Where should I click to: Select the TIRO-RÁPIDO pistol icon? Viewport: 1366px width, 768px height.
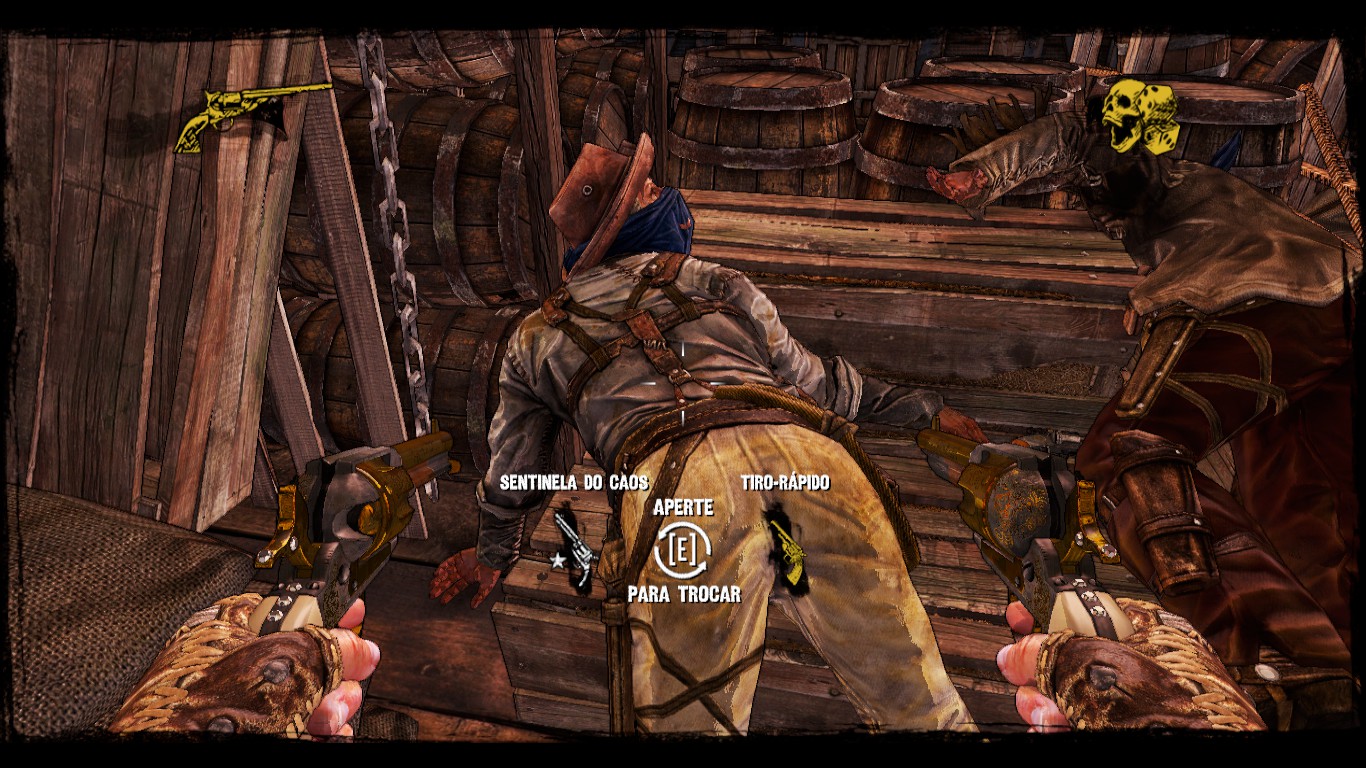pyautogui.click(x=791, y=551)
